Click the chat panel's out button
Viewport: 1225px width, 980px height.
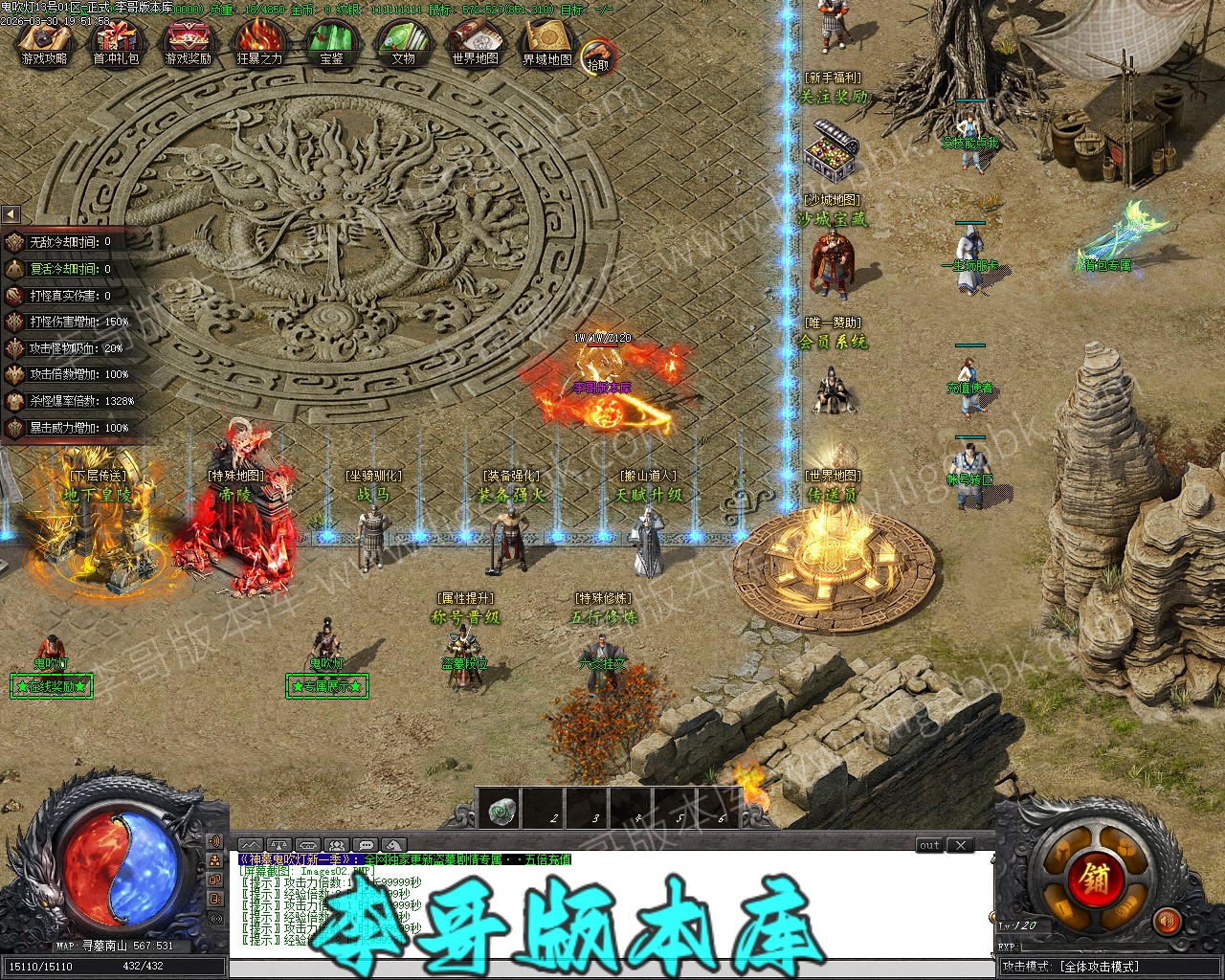coord(929,845)
